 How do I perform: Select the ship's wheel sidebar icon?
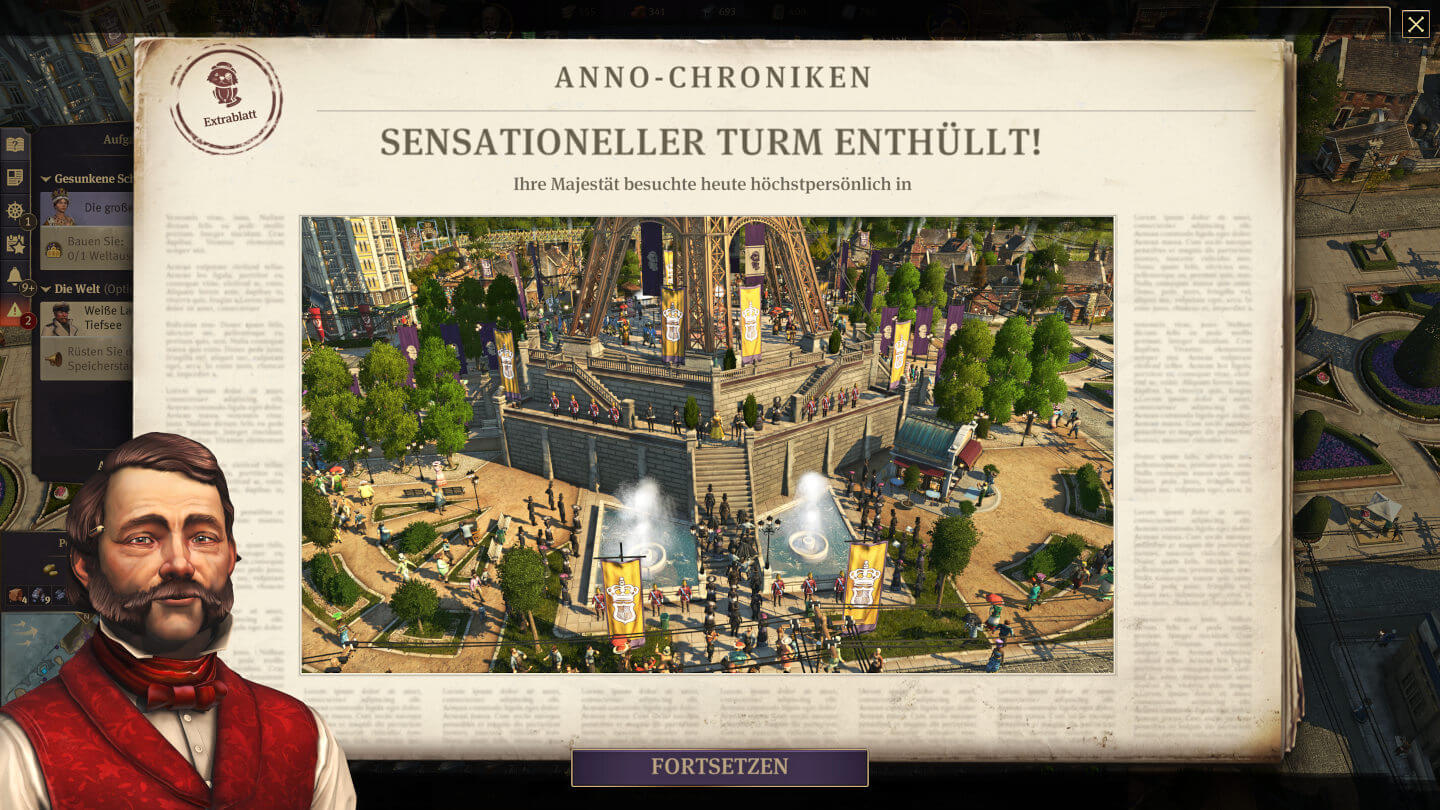coord(15,210)
